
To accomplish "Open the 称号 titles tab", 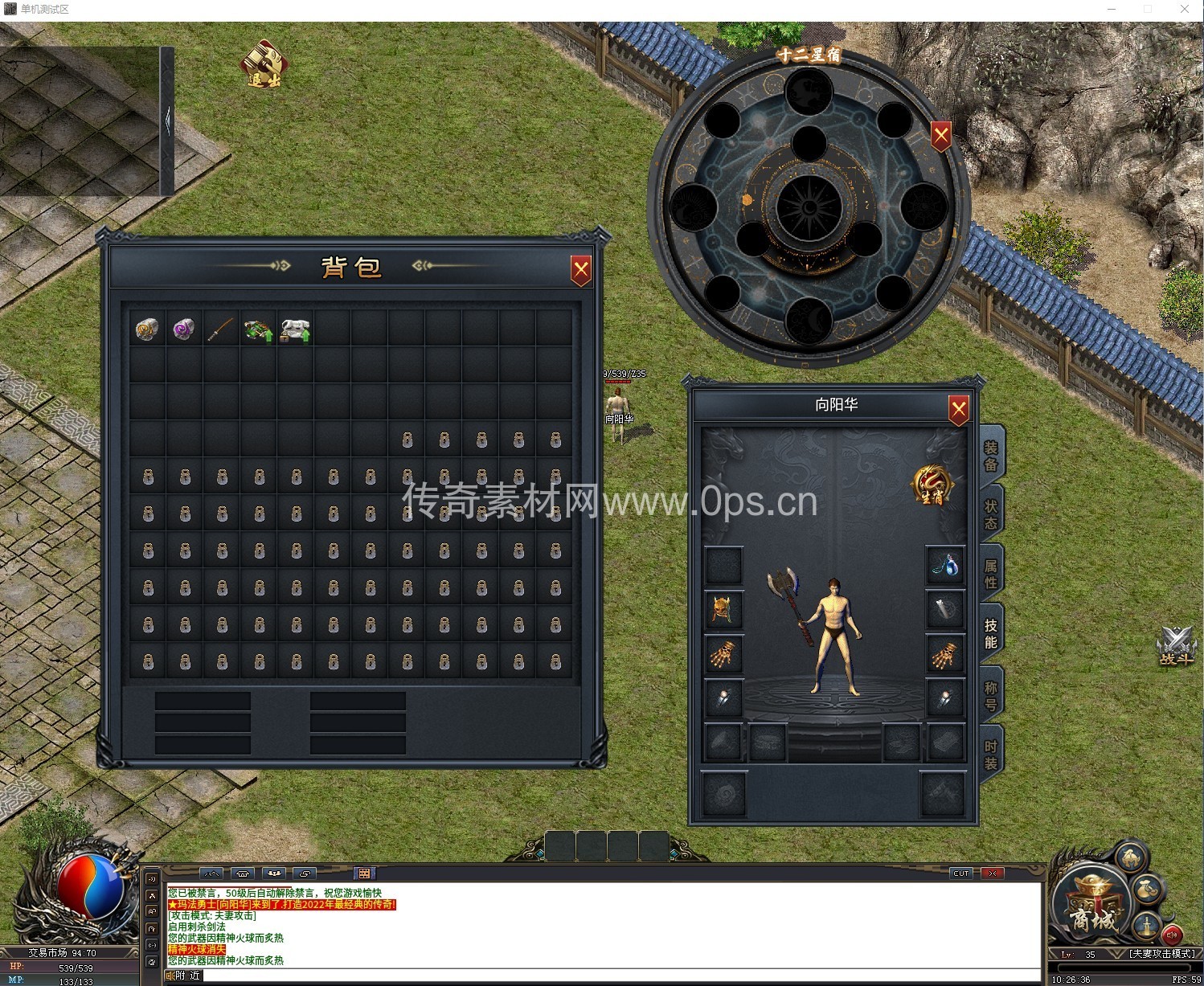I will pyautogui.click(x=991, y=695).
